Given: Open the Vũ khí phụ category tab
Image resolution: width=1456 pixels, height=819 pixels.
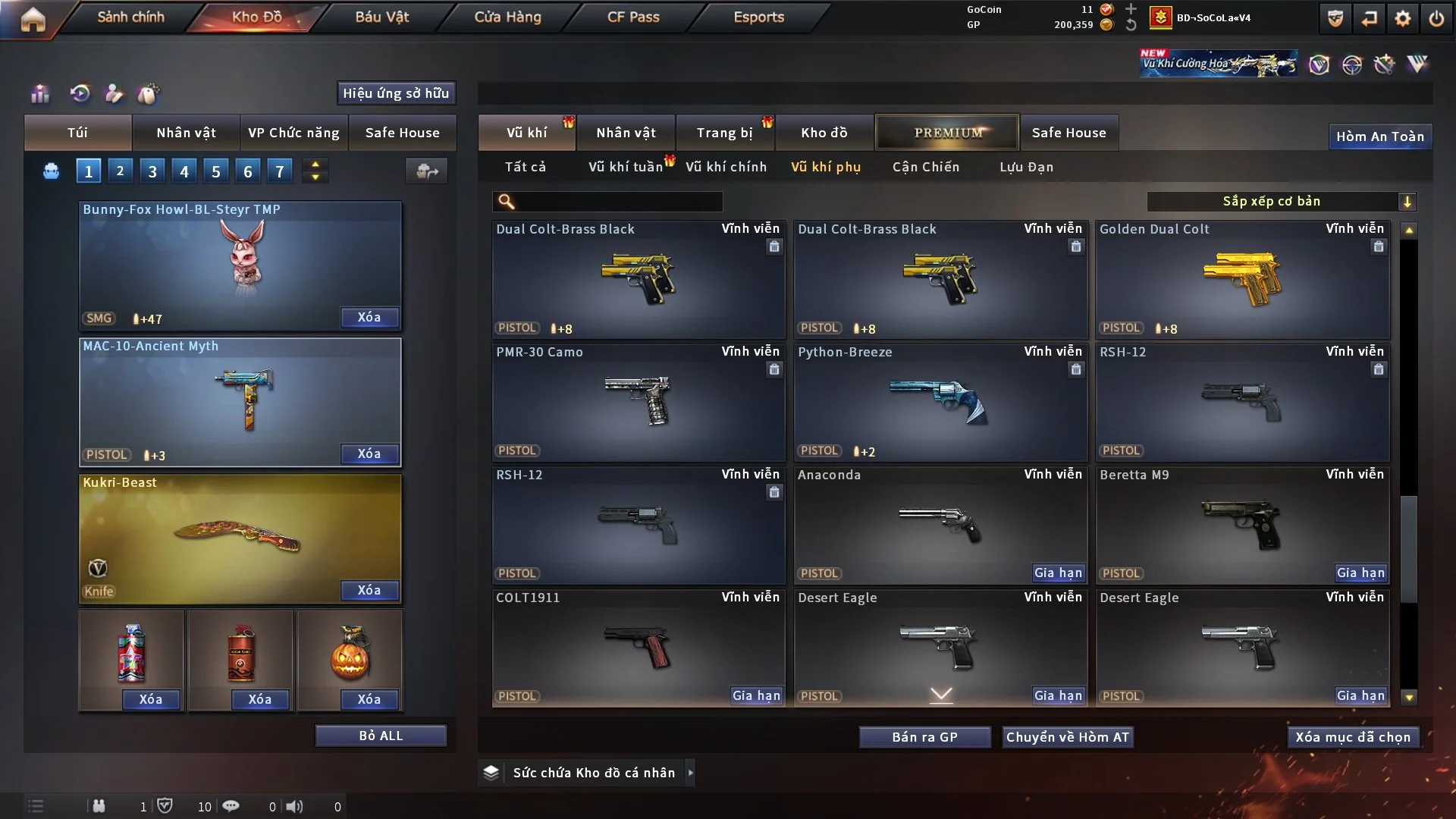Looking at the screenshot, I should [x=827, y=167].
